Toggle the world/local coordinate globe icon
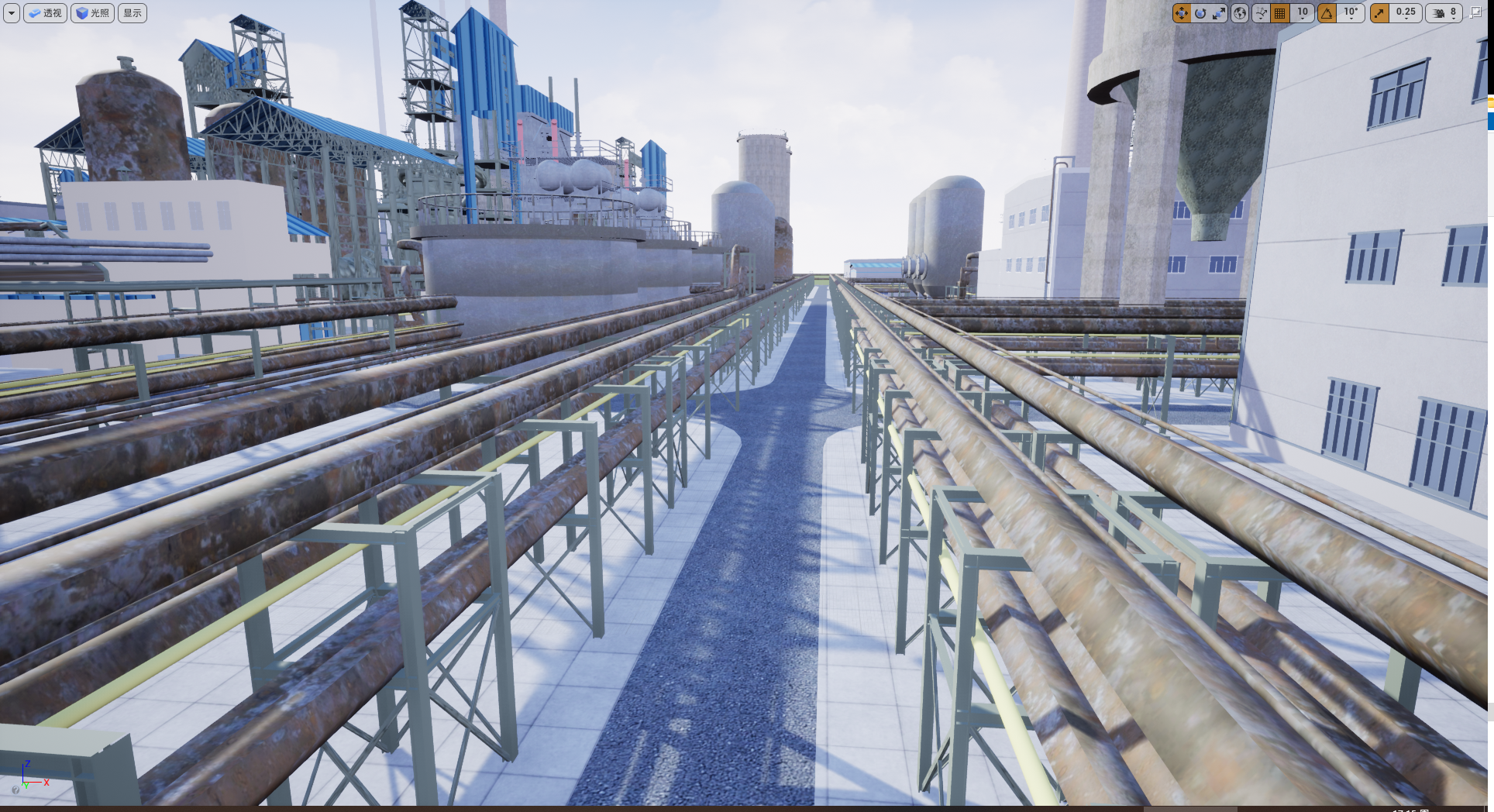This screenshot has width=1494, height=812. coord(1240,13)
